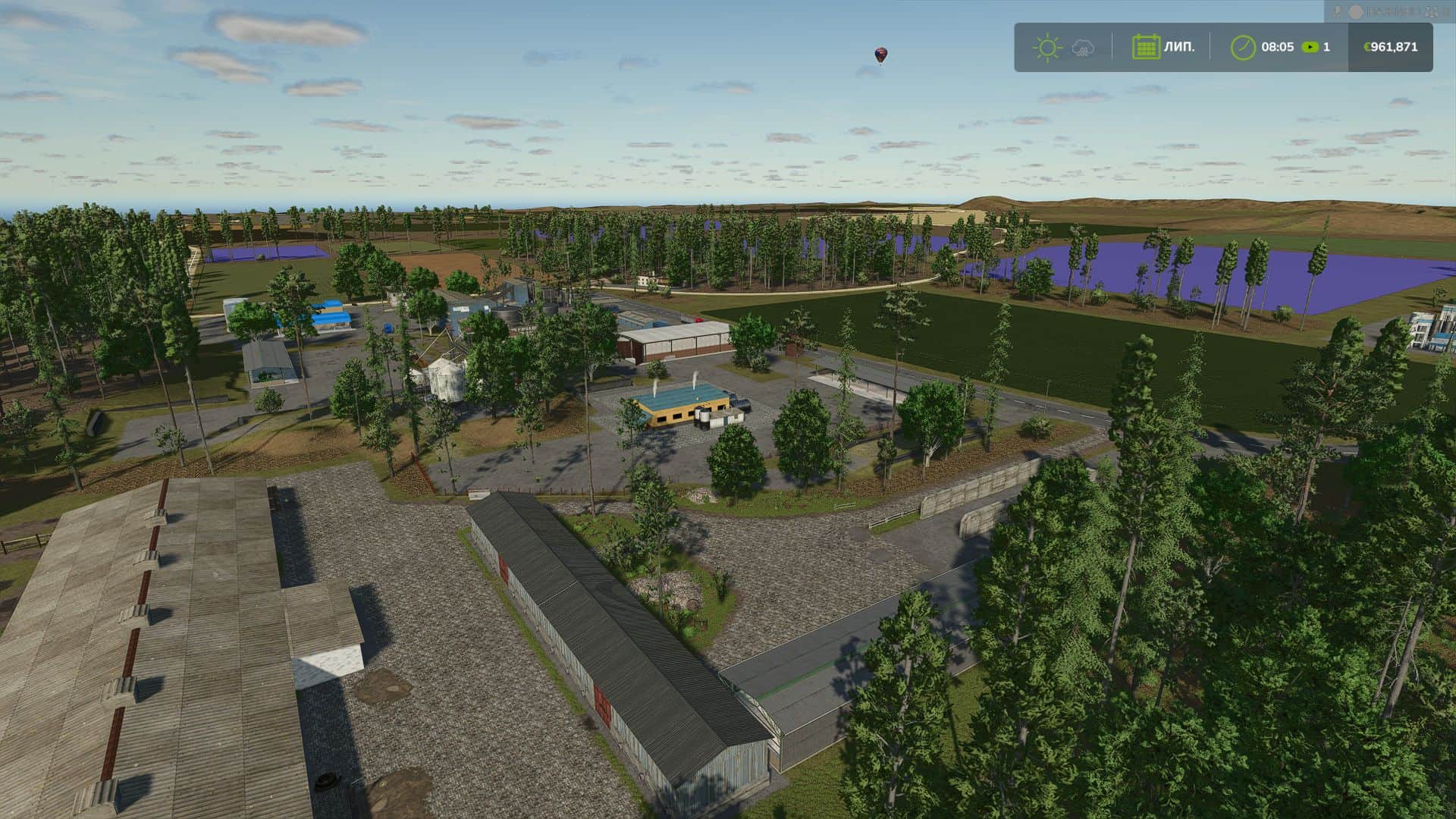This screenshot has height=819, width=1456.
Task: Click the weather section of the HUD
Action: [x=1065, y=47]
